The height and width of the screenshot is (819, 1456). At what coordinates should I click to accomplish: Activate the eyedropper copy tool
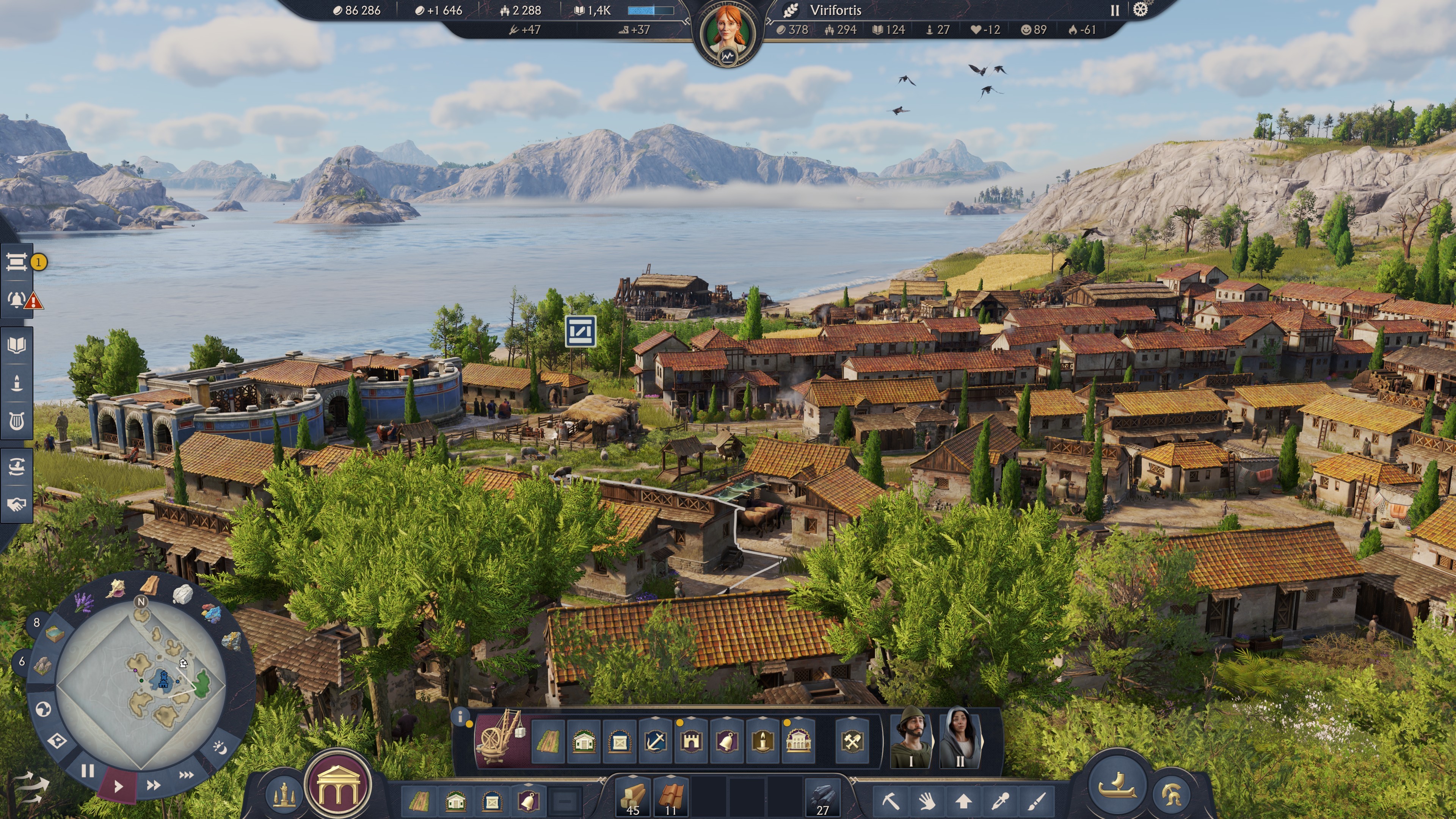[1001, 801]
